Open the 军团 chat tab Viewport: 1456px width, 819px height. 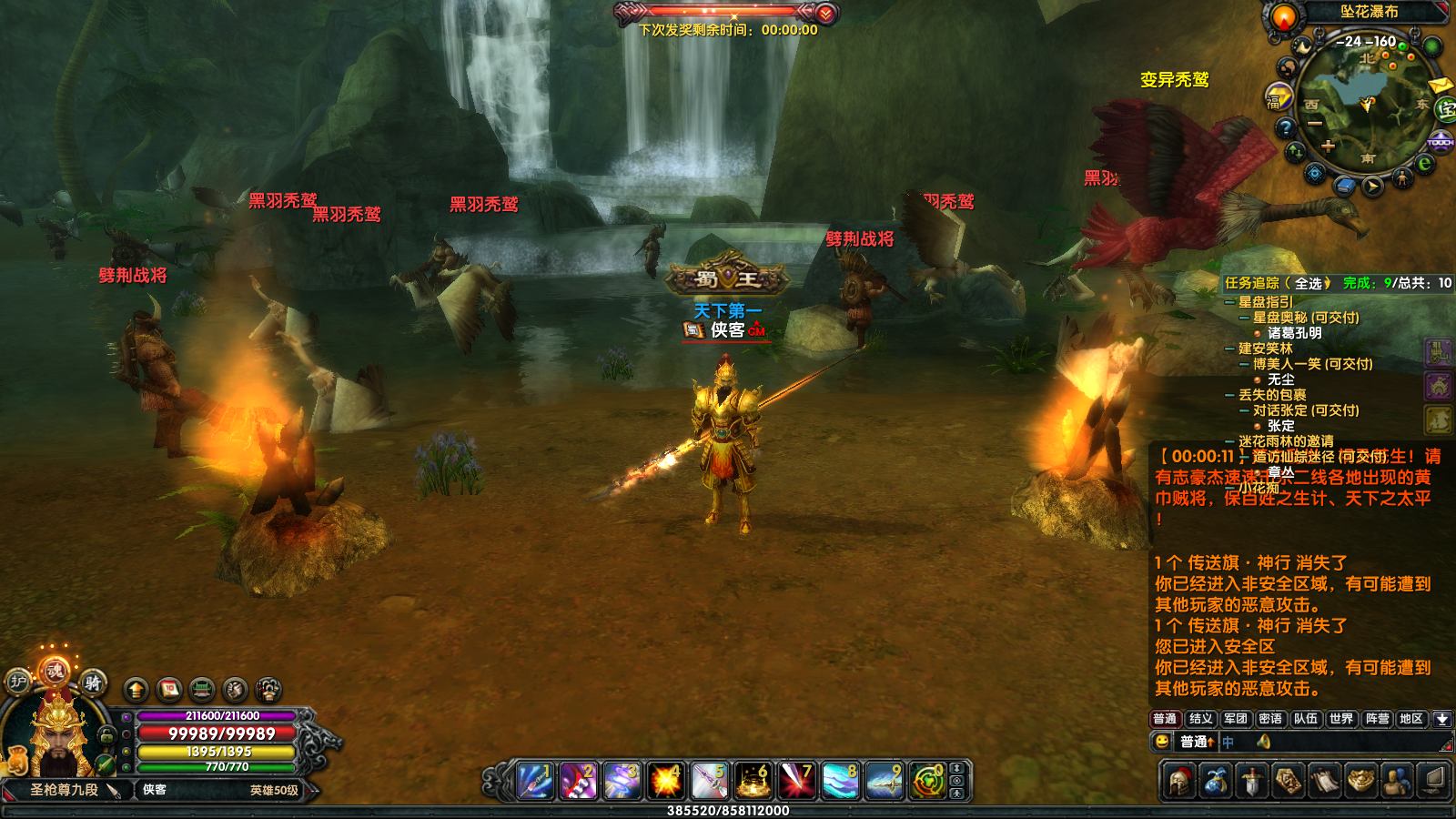[1235, 719]
